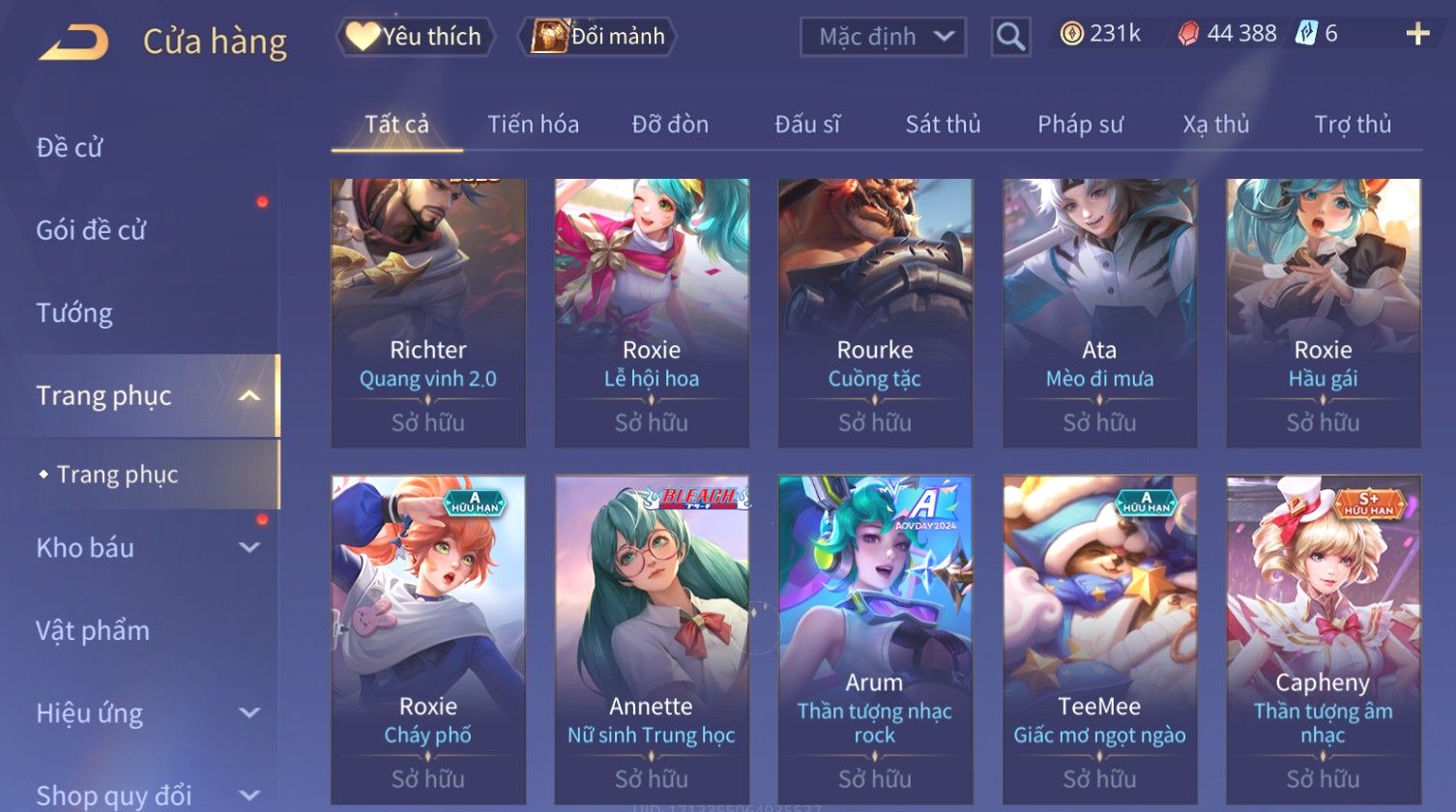Add currency with the plus button
Image resolution: width=1456 pixels, height=812 pixels.
coord(1417,35)
